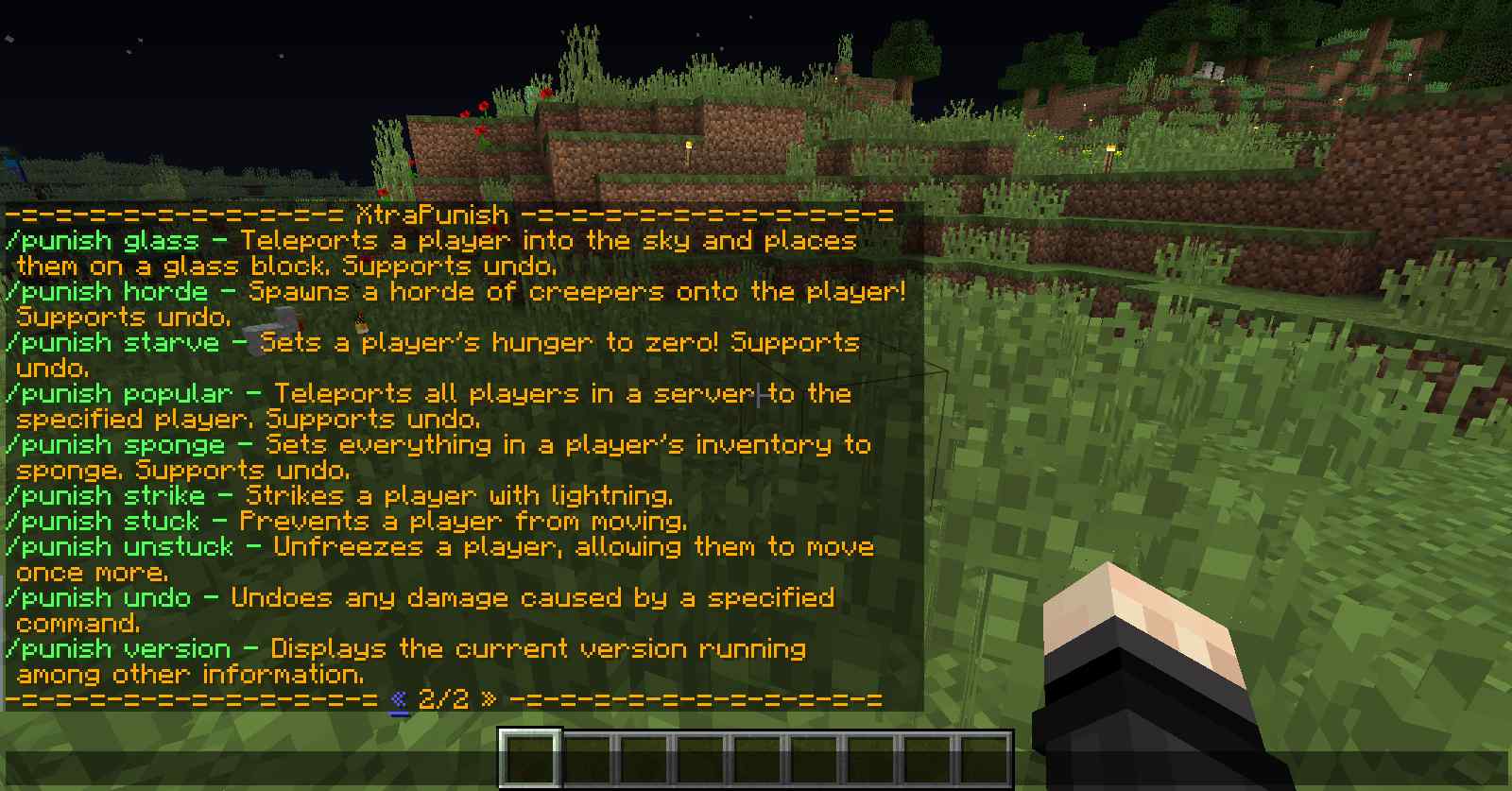Click the /punish horde command

point(104,292)
